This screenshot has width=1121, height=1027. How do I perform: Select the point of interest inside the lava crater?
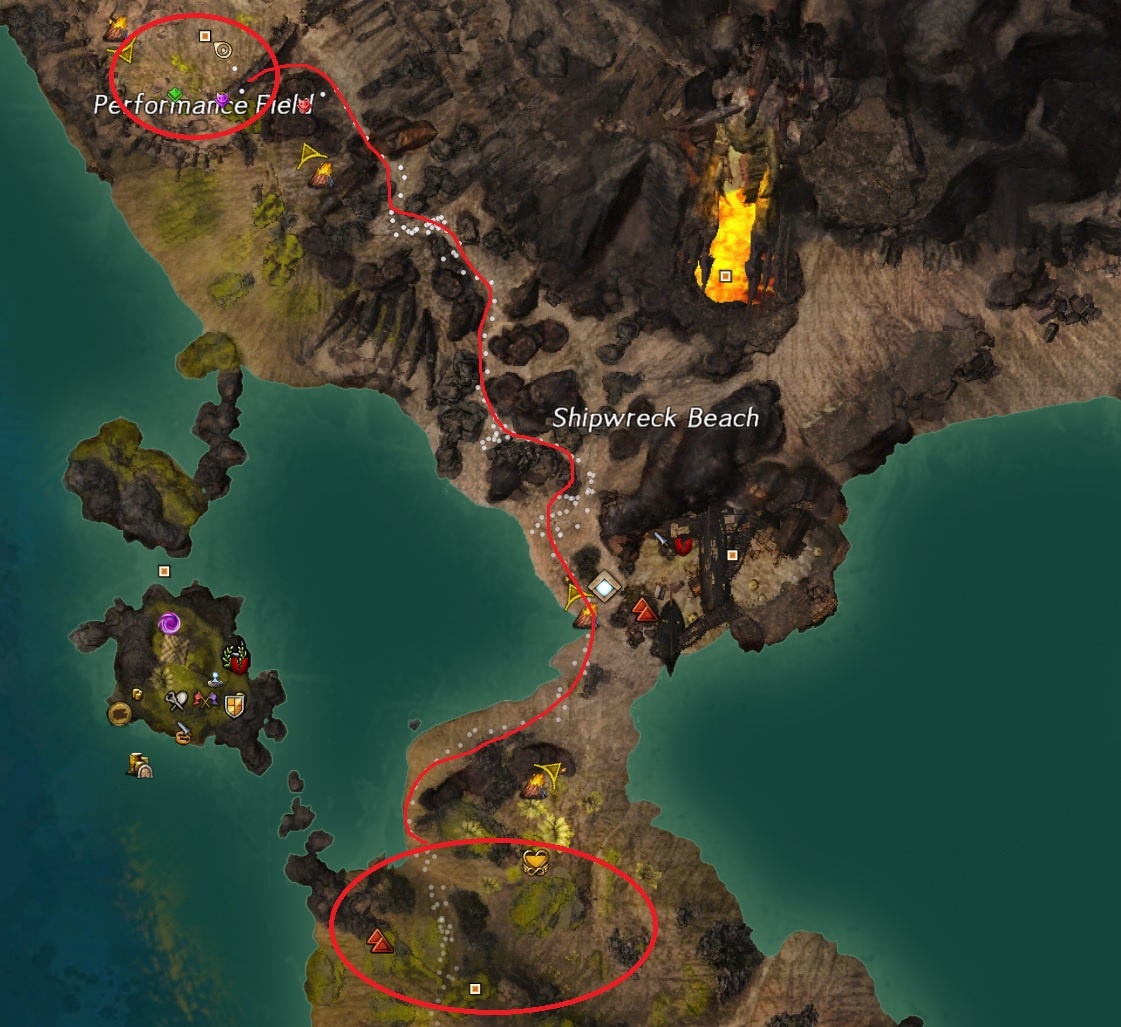[x=725, y=275]
